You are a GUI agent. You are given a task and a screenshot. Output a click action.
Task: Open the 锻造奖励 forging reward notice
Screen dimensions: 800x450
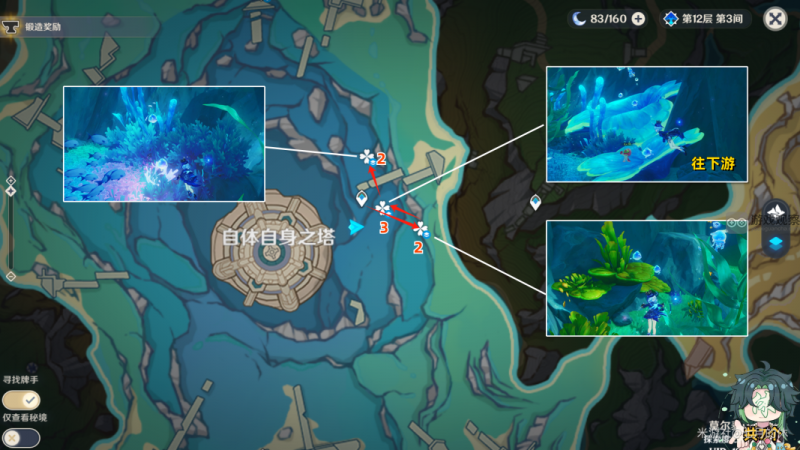[x=60, y=27]
